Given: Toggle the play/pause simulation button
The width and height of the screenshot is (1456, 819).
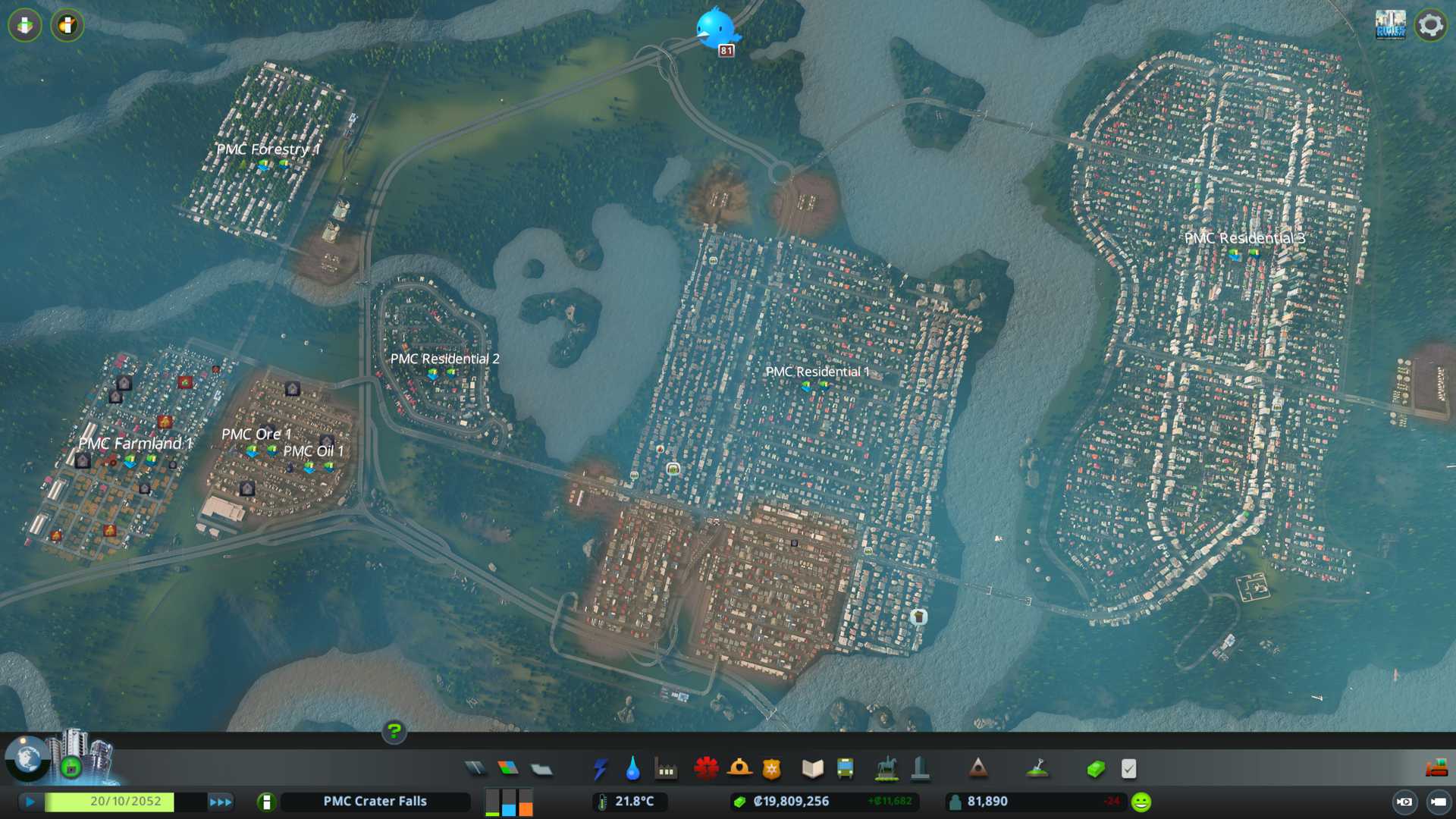Looking at the screenshot, I should pyautogui.click(x=30, y=802).
